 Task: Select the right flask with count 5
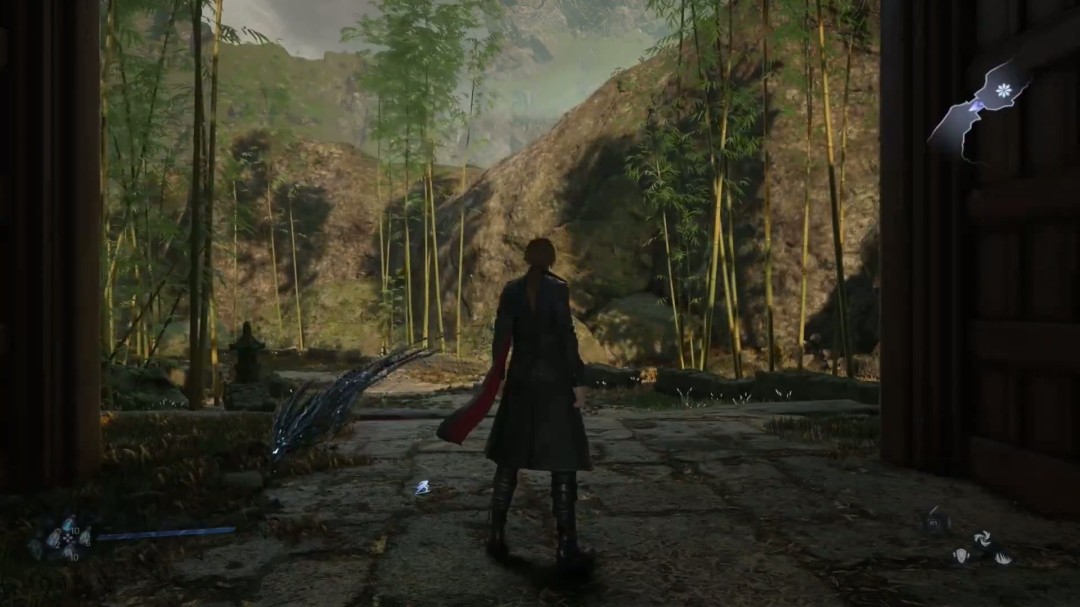84,538
